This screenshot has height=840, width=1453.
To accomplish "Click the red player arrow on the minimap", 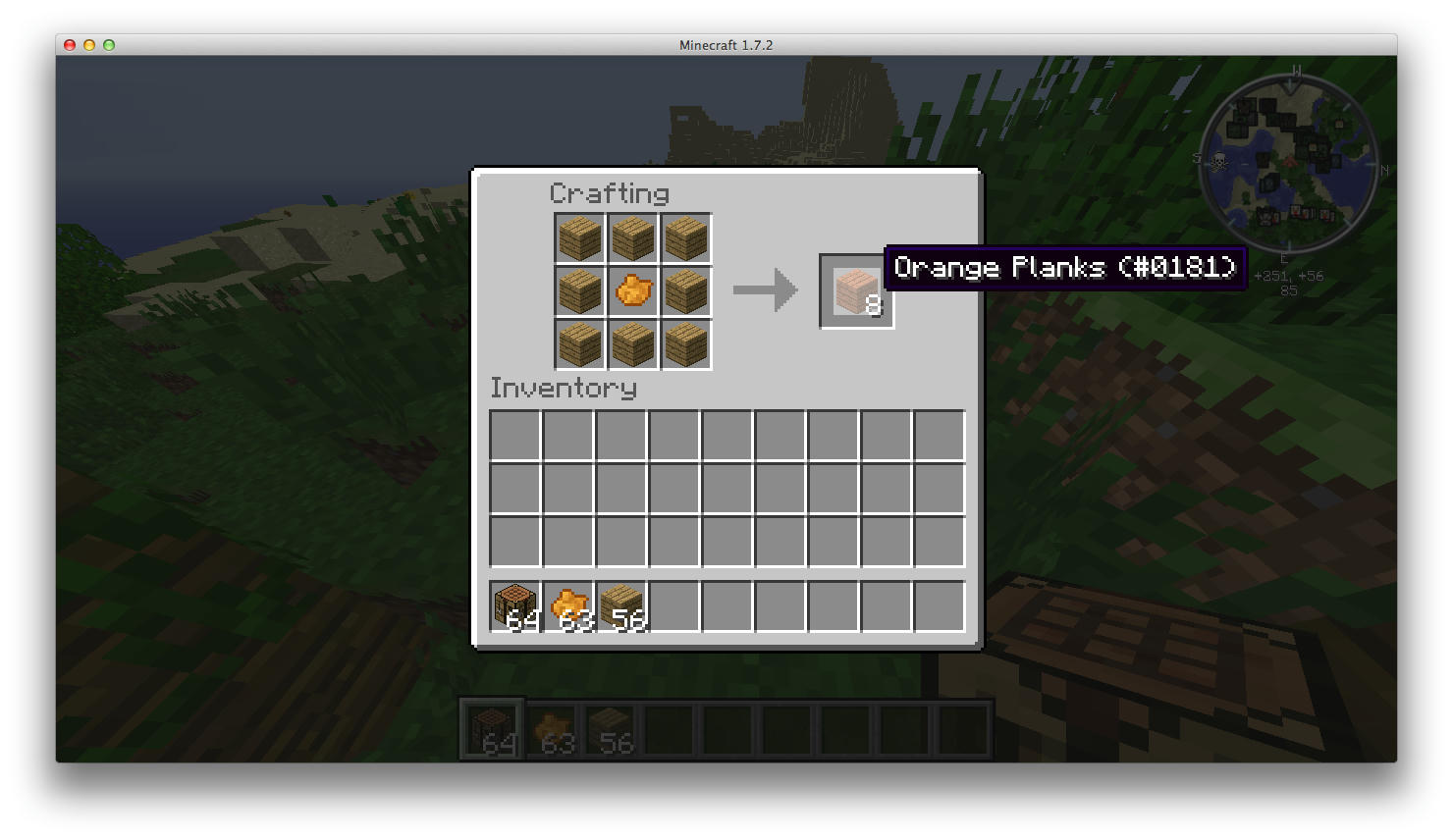I will click(x=1290, y=160).
